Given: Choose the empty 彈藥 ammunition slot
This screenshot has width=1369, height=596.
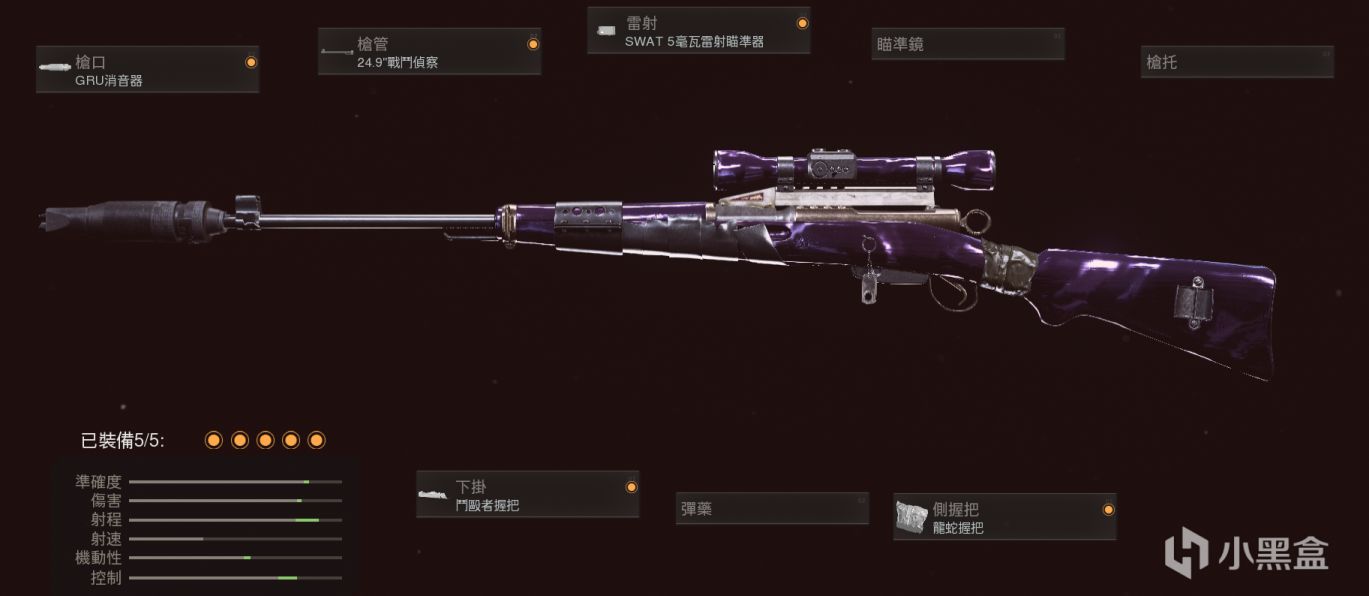Looking at the screenshot, I should (770, 509).
